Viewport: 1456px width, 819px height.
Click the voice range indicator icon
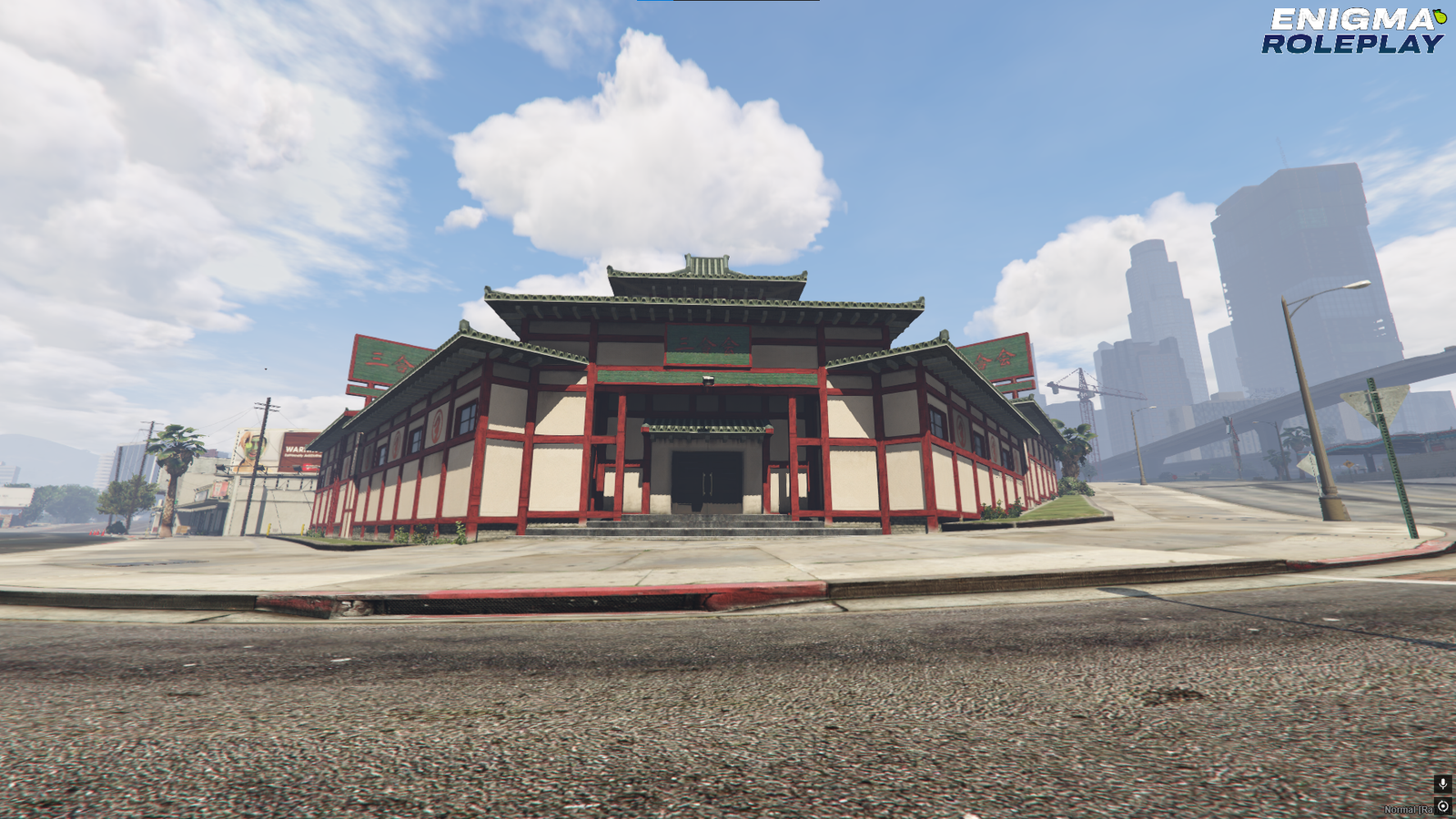pyautogui.click(x=1442, y=806)
